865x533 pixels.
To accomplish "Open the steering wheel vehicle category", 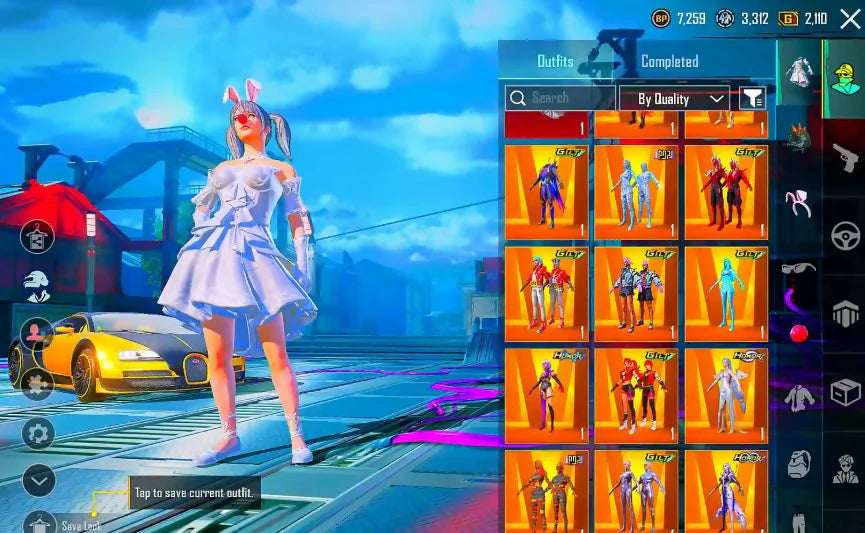I will (x=845, y=235).
